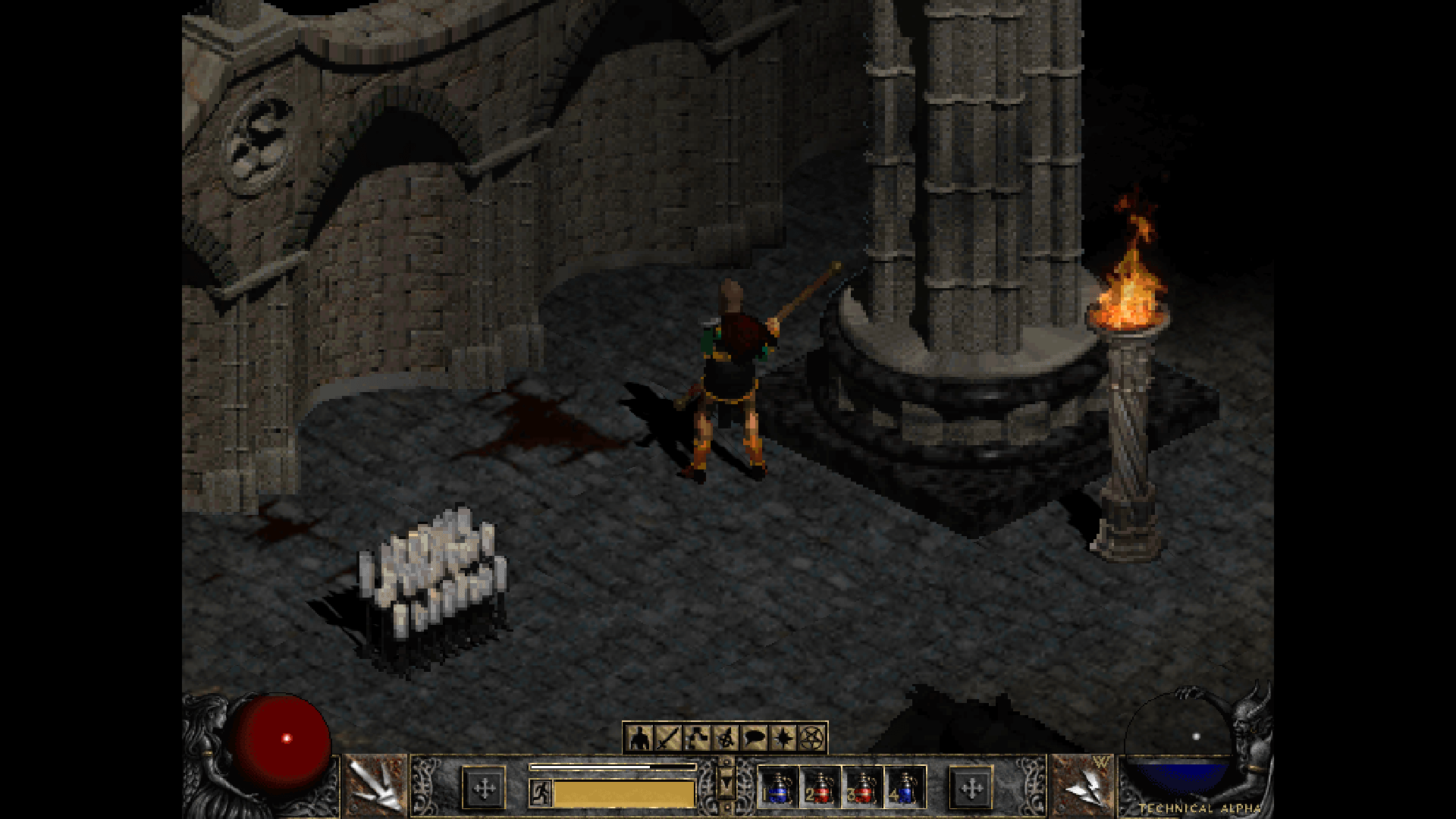
Task: Click the cross button beside the run toggle
Action: click(x=484, y=789)
